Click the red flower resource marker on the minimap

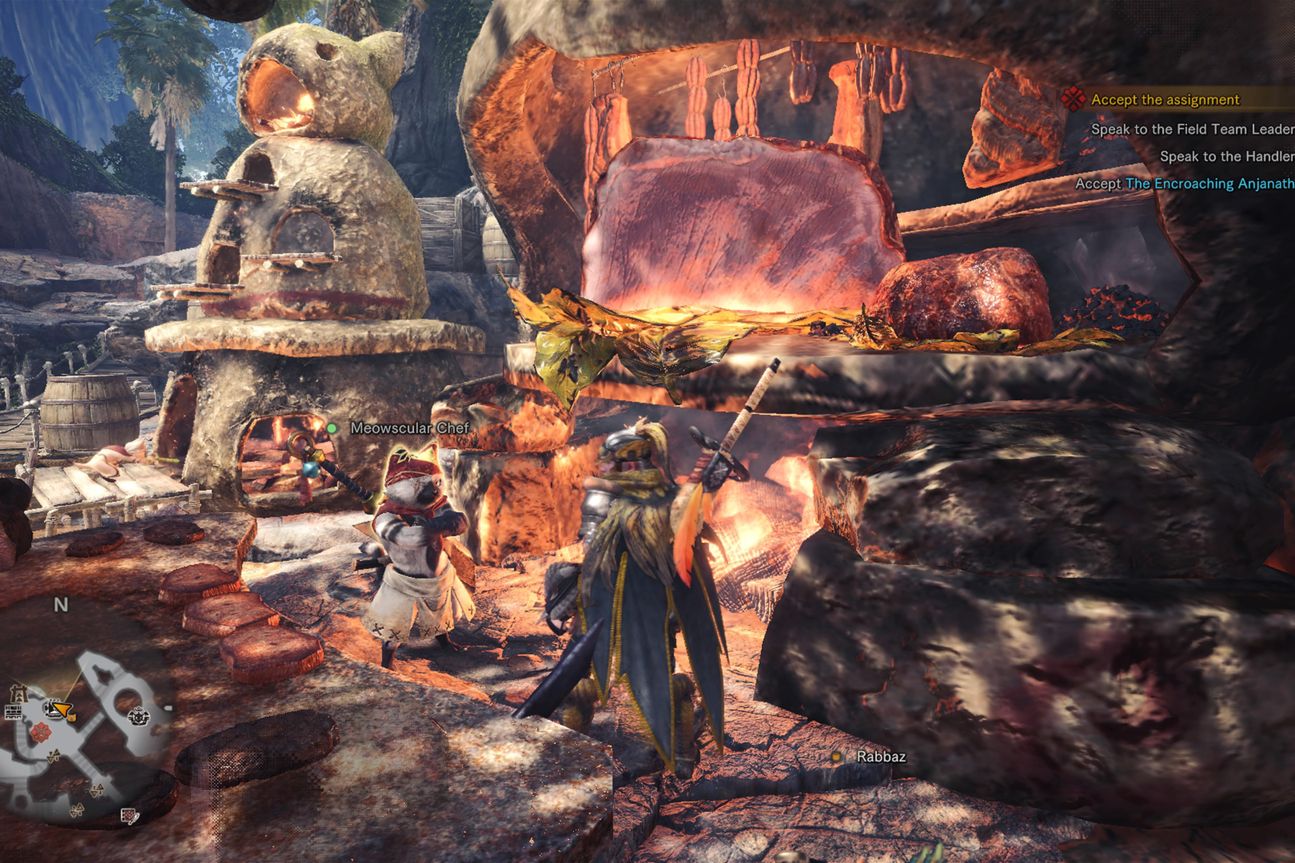click(41, 731)
